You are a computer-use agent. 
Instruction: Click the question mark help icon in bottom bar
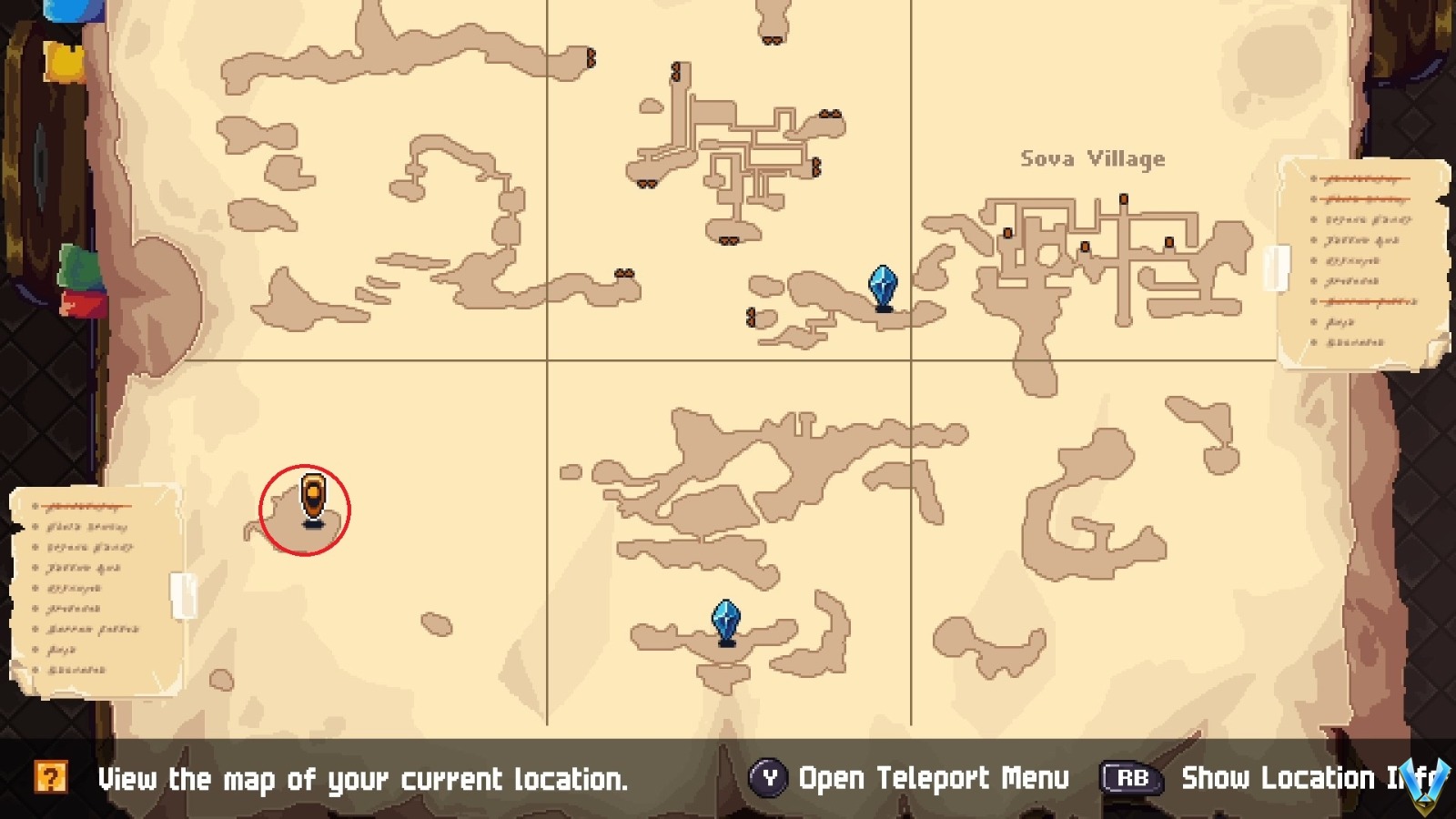click(x=52, y=778)
